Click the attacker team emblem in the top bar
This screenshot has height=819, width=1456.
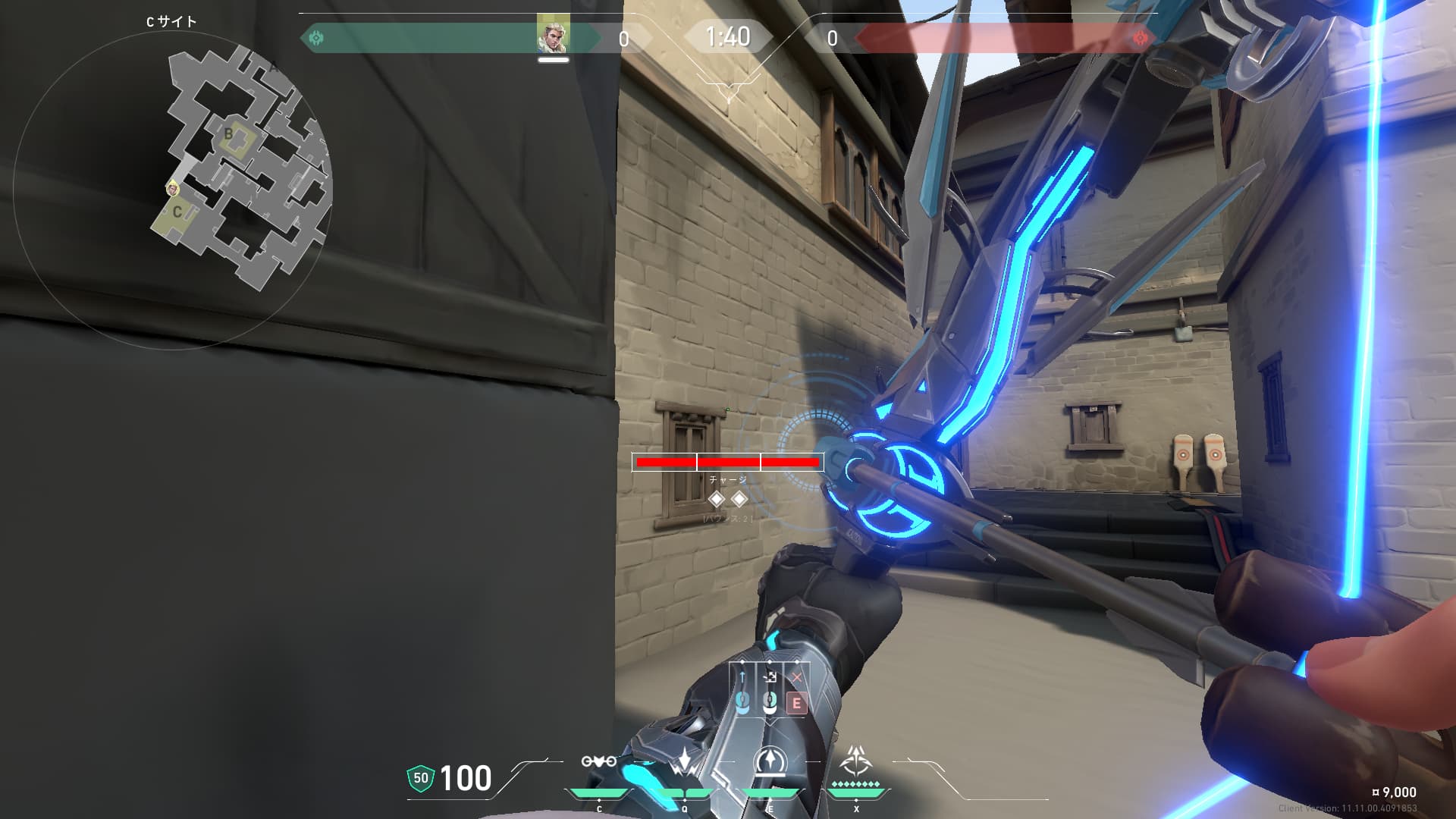[316, 37]
